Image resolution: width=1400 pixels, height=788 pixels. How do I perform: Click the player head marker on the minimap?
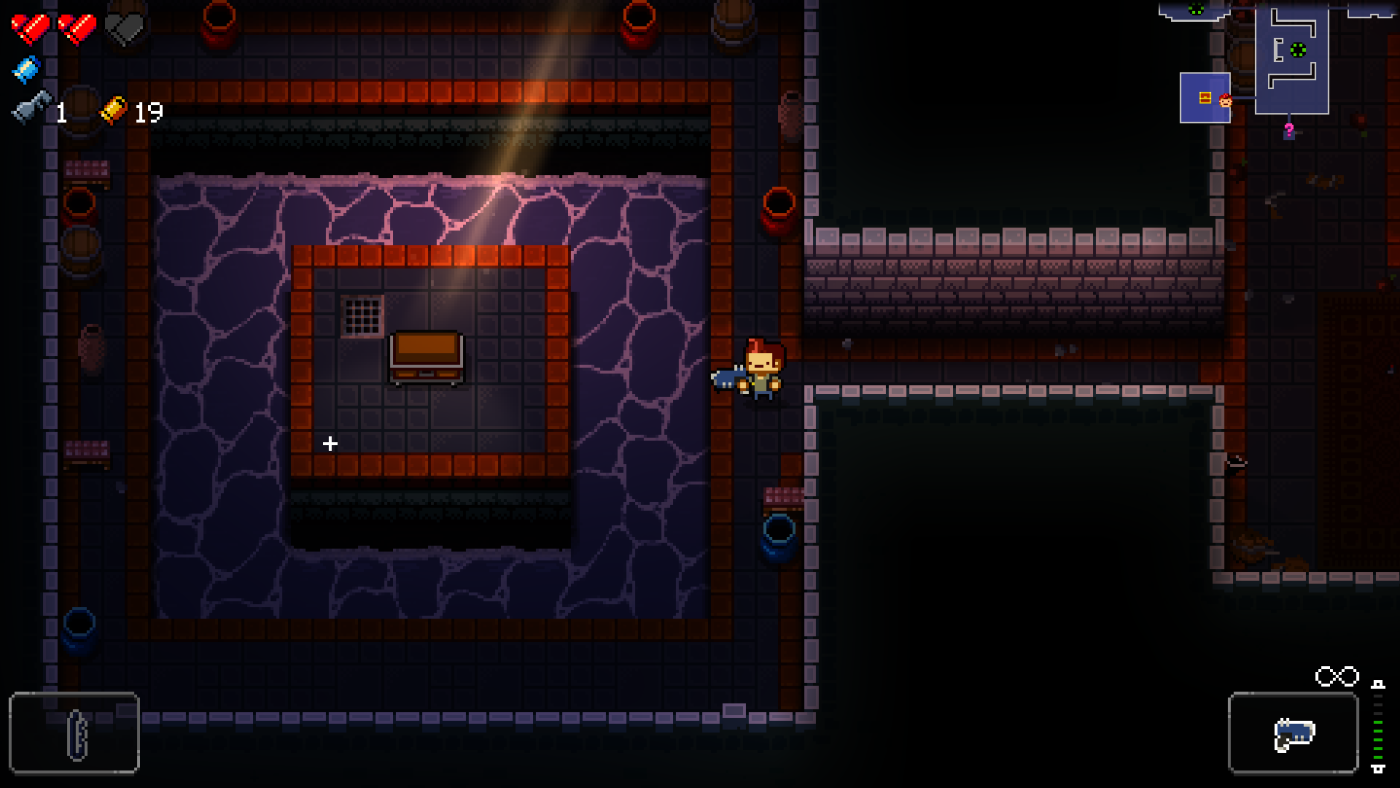click(x=1226, y=100)
